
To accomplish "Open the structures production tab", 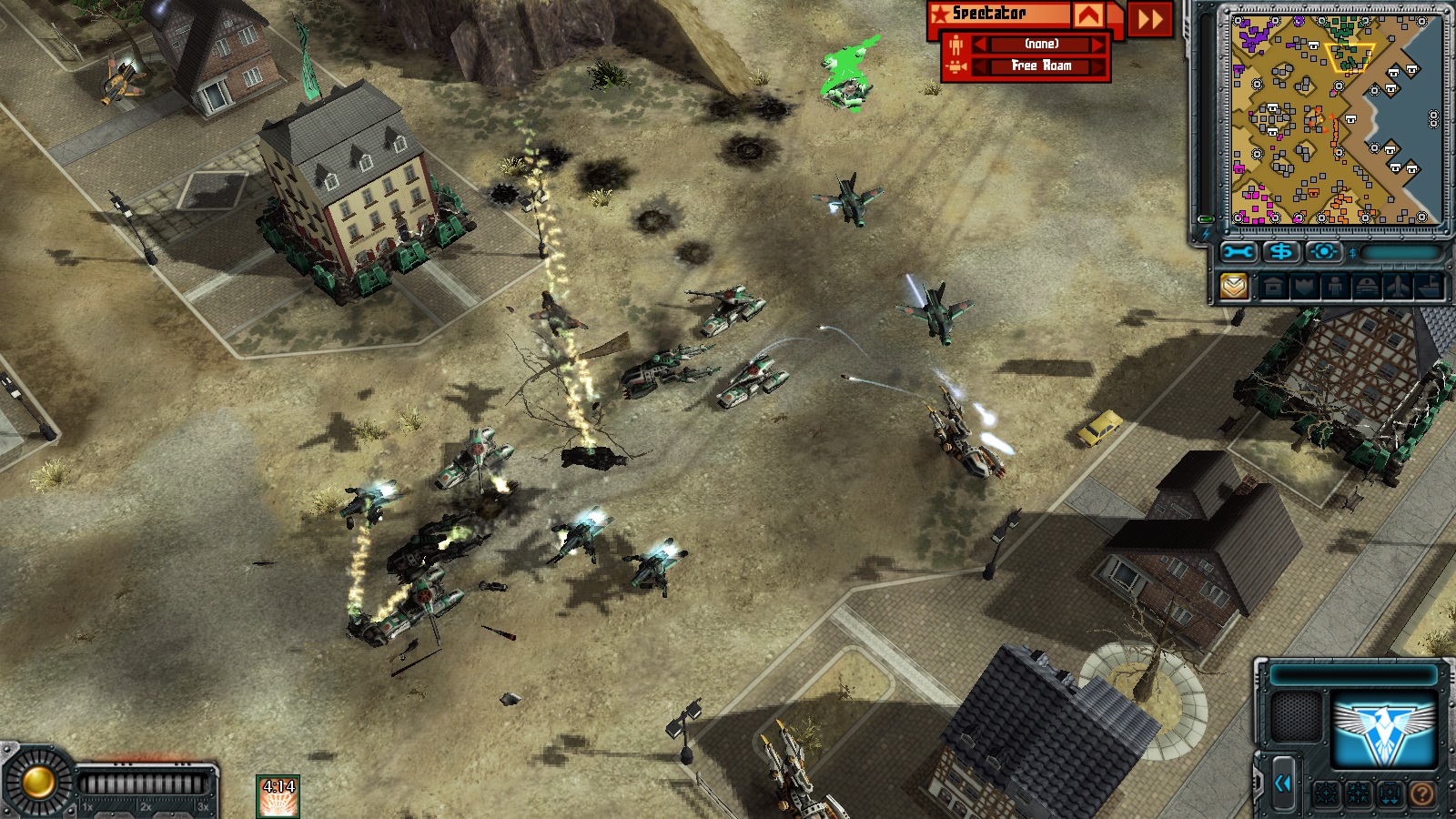I will click(x=1273, y=288).
